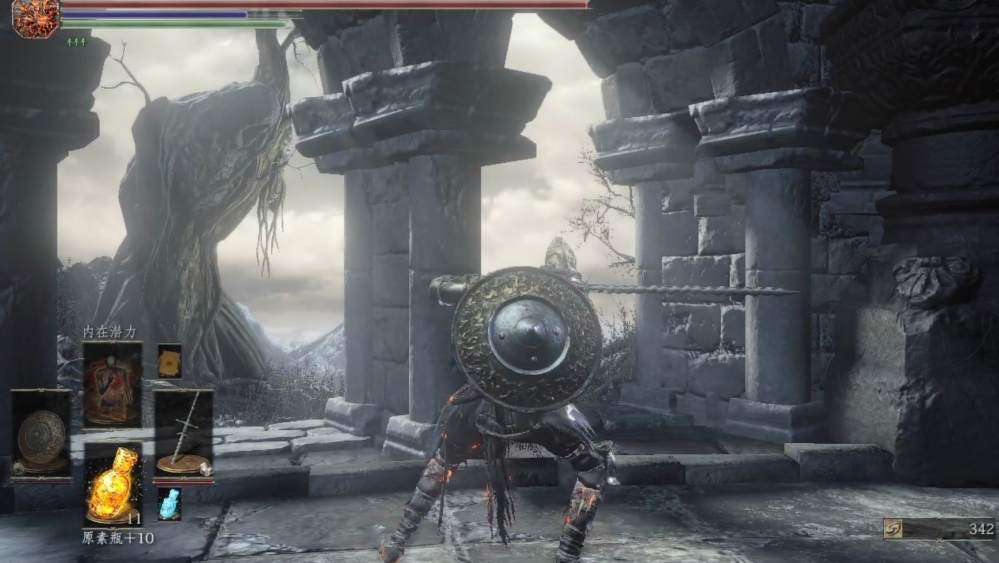Click the ember emblem beside the status bars
The image size is (999, 563).
coord(36,18)
